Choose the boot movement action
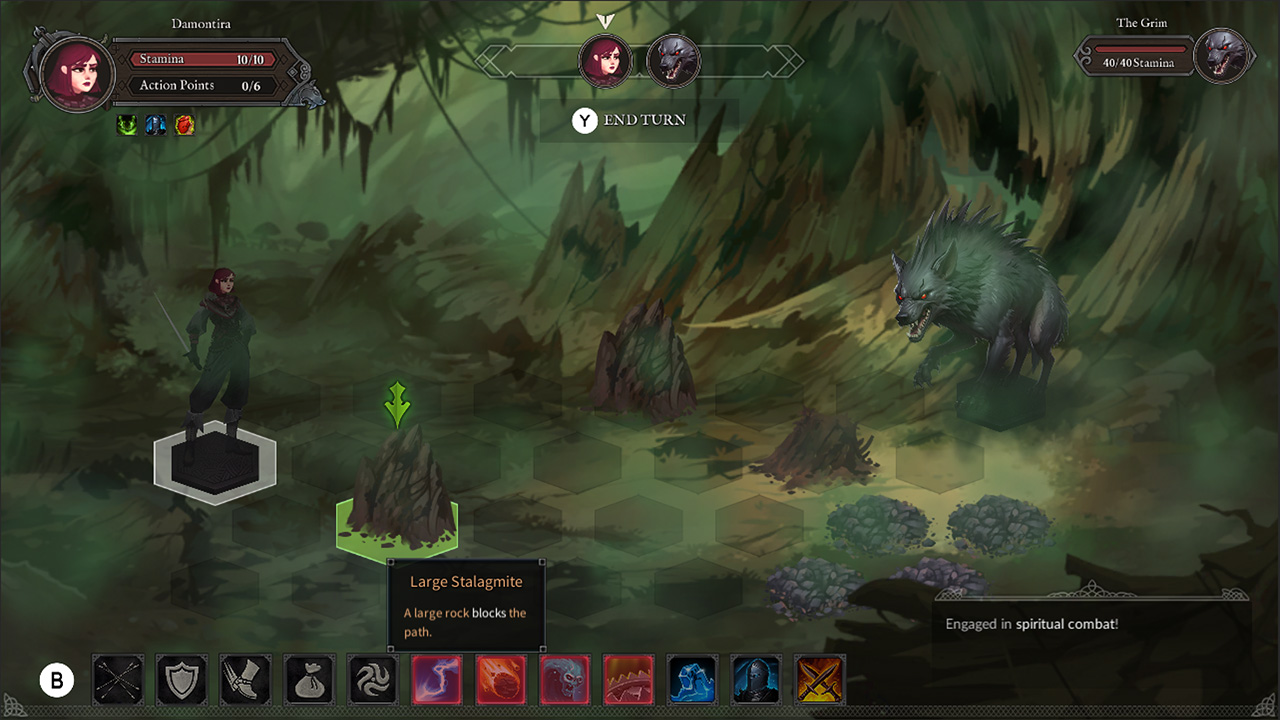The image size is (1280, 720). coord(245,679)
